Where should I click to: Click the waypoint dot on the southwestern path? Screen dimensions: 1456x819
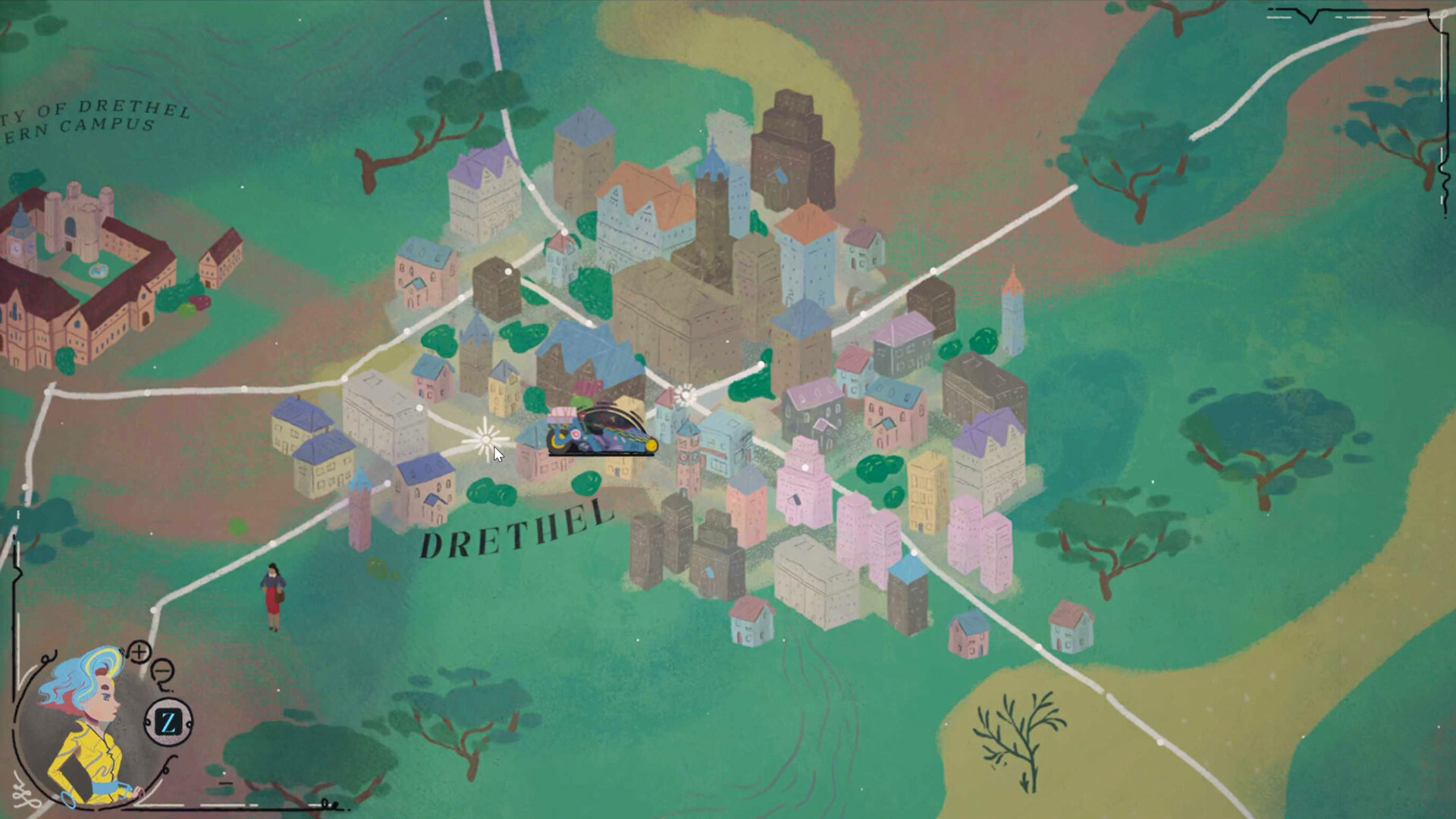pos(153,610)
